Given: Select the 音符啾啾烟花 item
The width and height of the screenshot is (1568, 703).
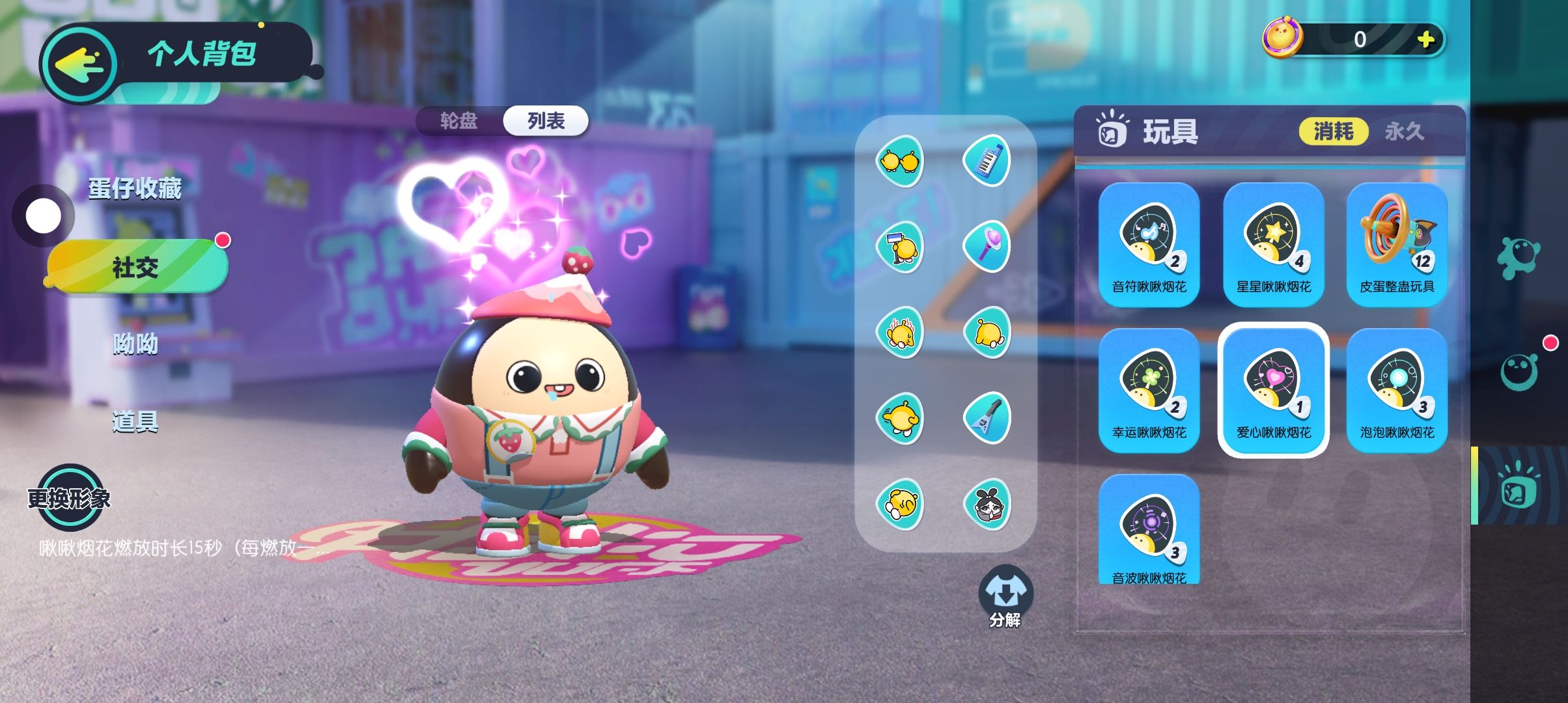Looking at the screenshot, I should 1149,245.
